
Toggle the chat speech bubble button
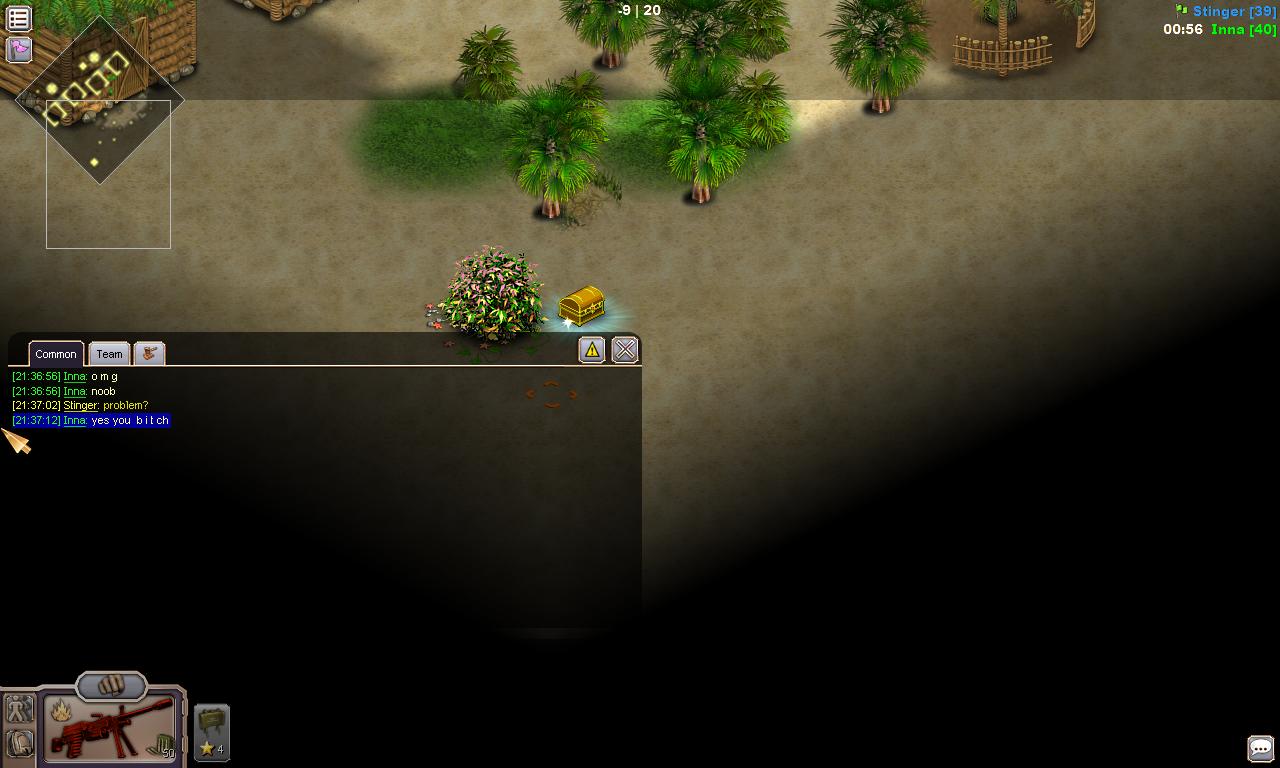pos(1260,748)
